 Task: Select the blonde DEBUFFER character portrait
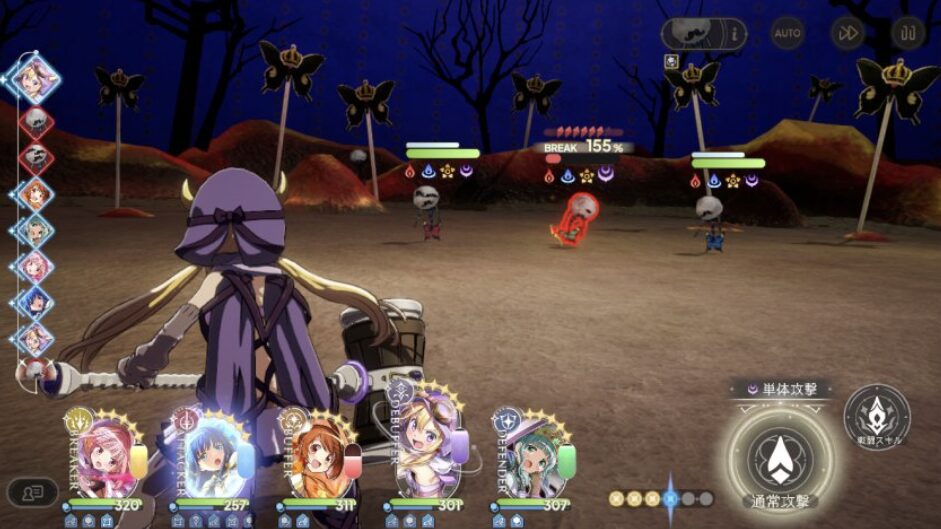(x=427, y=456)
